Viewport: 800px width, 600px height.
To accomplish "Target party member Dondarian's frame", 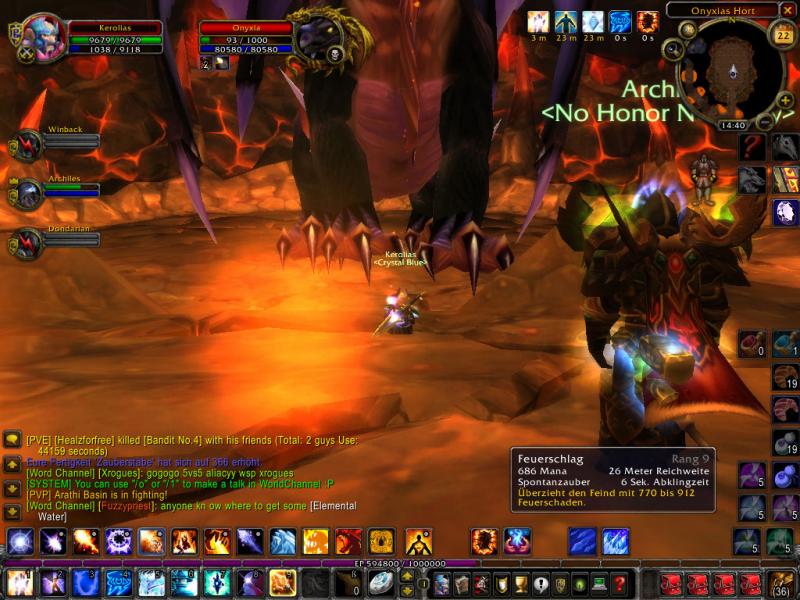I will click(27, 243).
